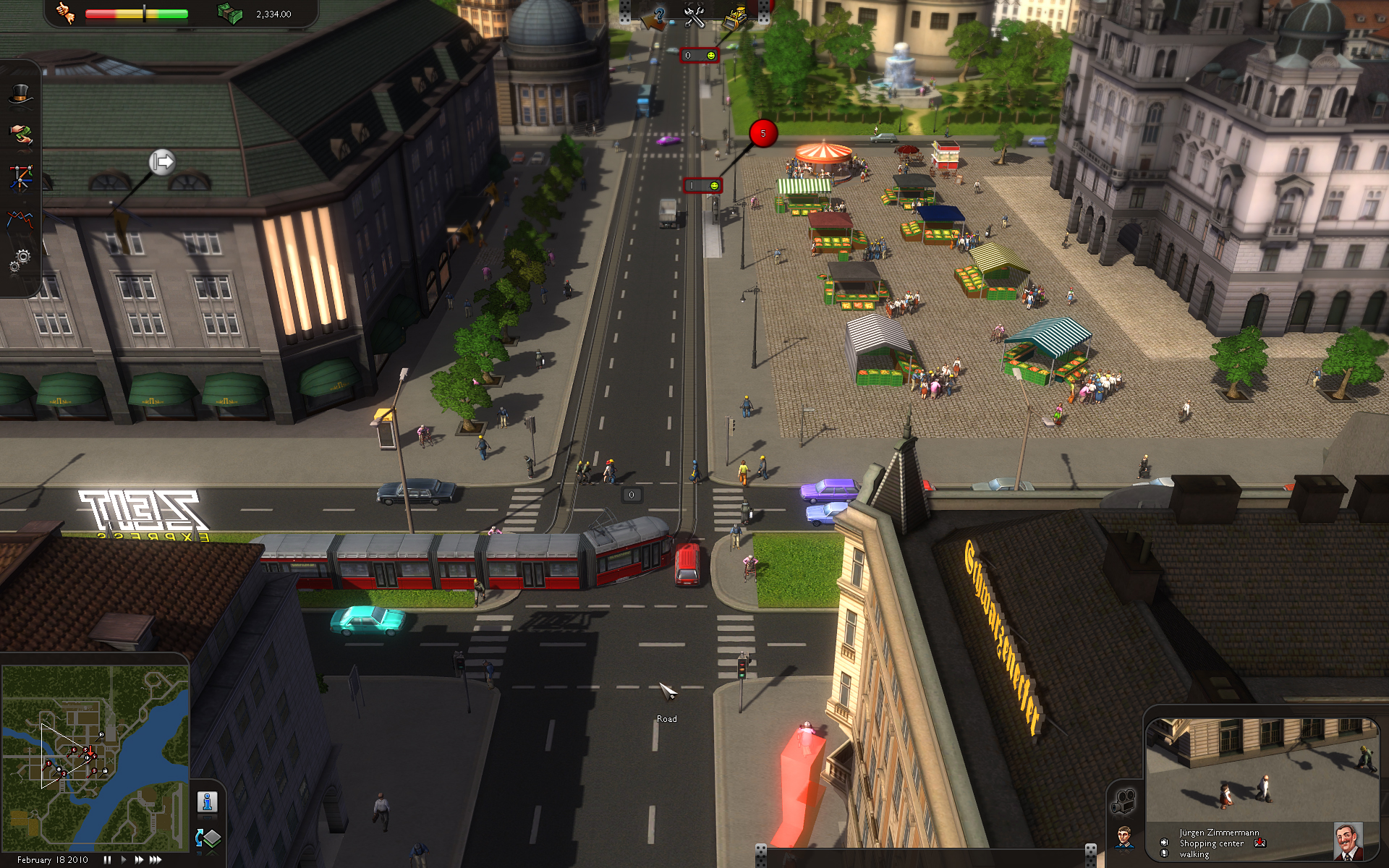1389x868 pixels.
Task: Click the Shopping center destination entry
Action: [x=1212, y=843]
